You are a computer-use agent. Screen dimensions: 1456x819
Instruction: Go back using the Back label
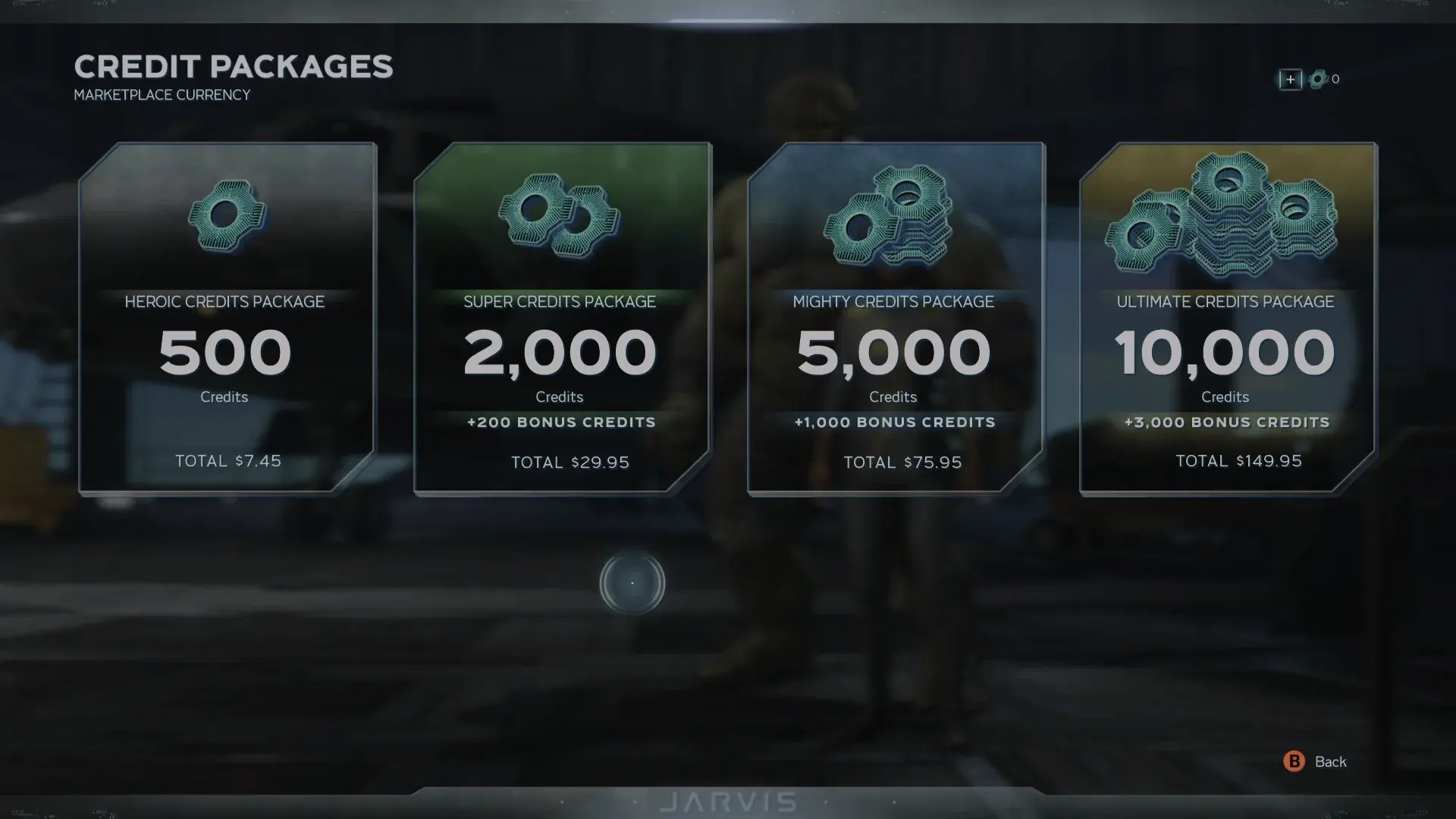[x=1329, y=761]
